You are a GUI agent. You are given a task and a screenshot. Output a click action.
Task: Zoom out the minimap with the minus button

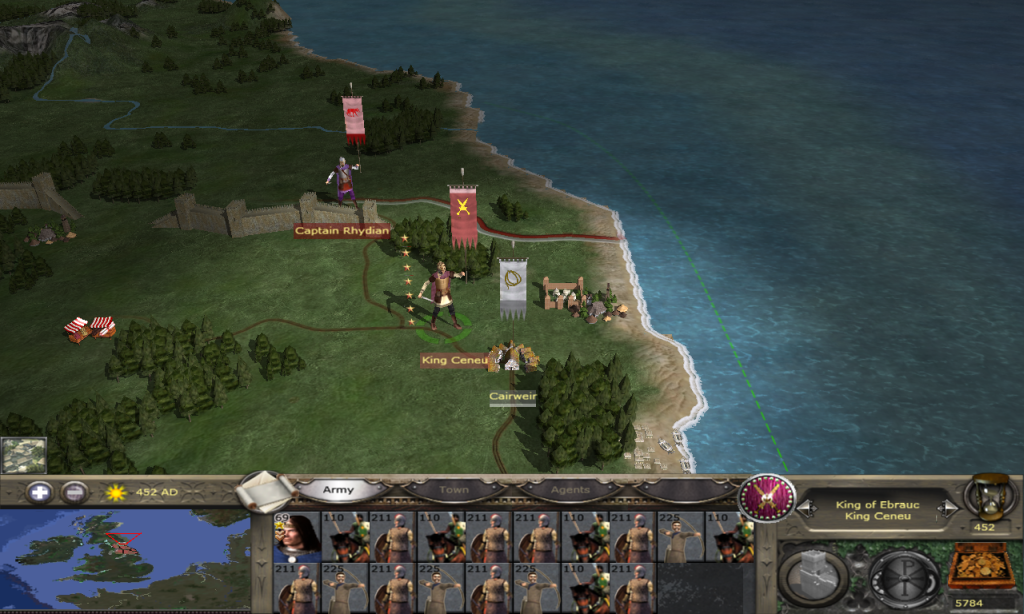[x=74, y=492]
